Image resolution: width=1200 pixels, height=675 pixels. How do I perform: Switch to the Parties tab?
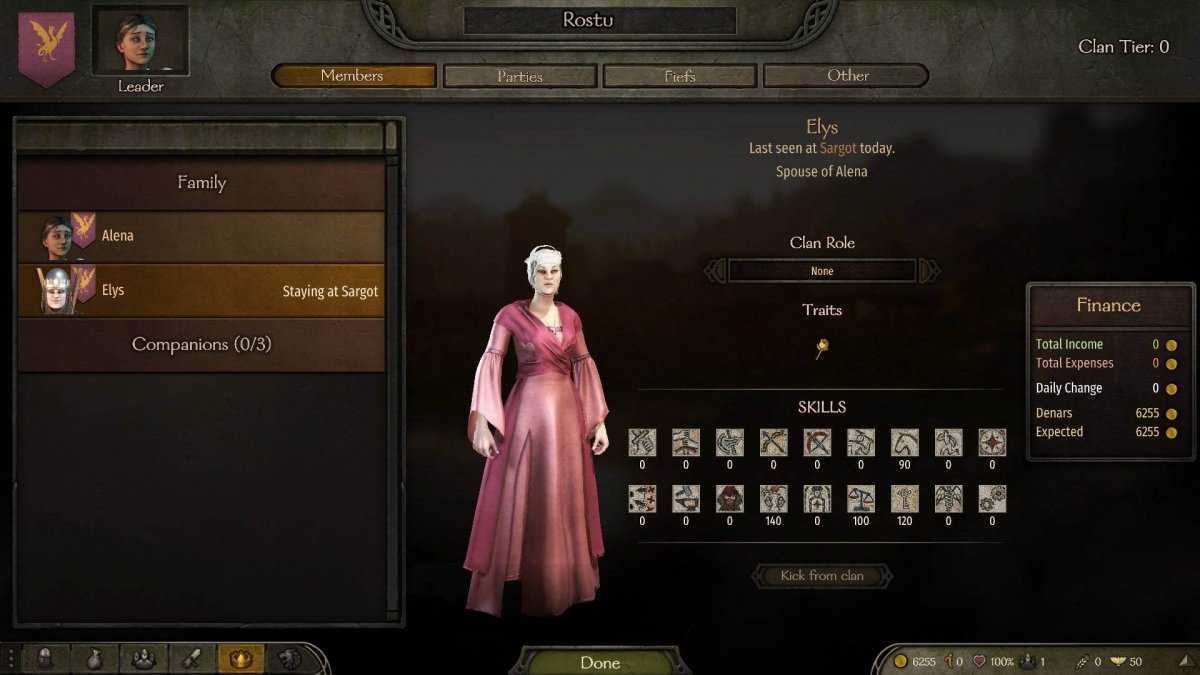(519, 76)
